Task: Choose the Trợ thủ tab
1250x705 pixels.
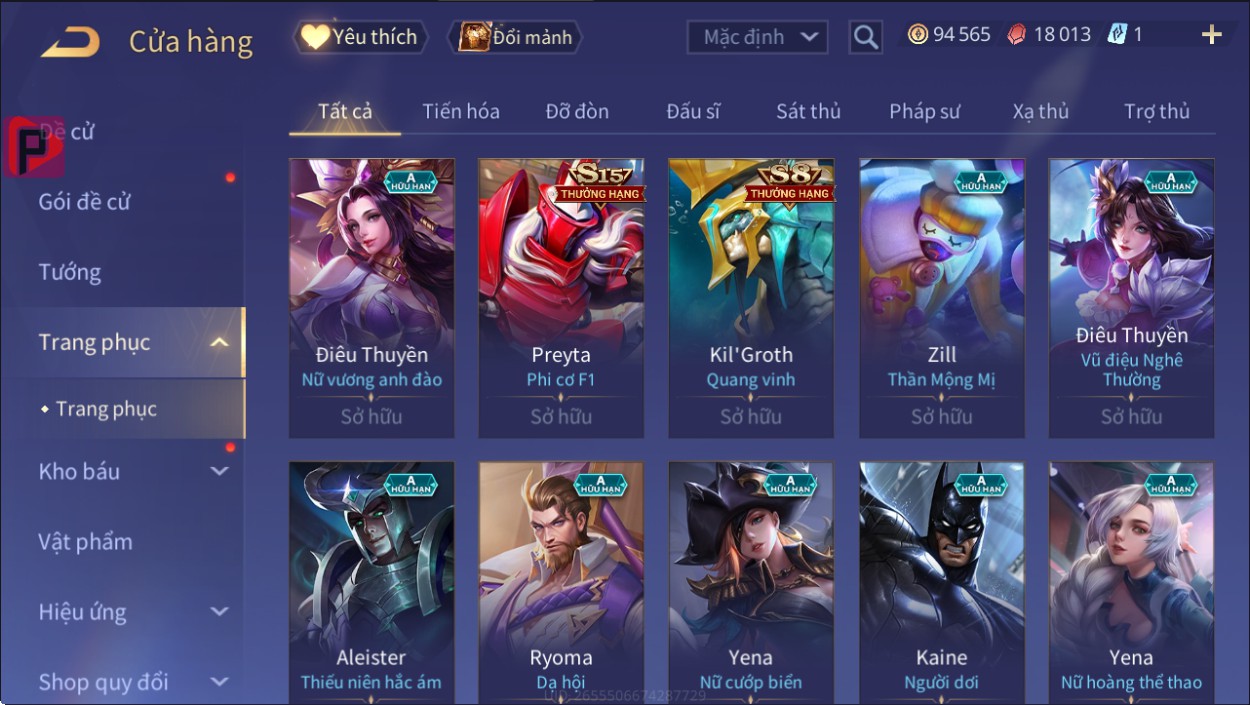Action: click(x=1156, y=111)
